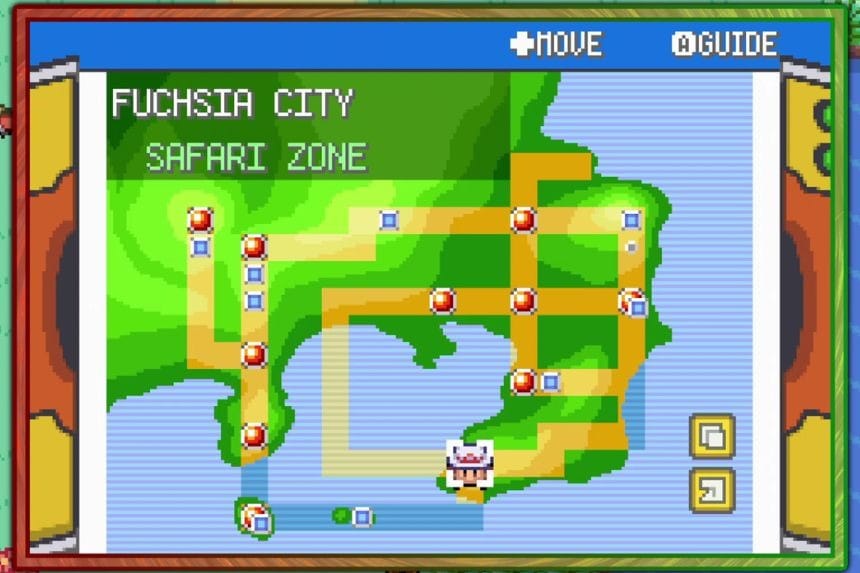The image size is (860, 573).
Task: Select the Celadon City red marker
Action: click(442, 300)
